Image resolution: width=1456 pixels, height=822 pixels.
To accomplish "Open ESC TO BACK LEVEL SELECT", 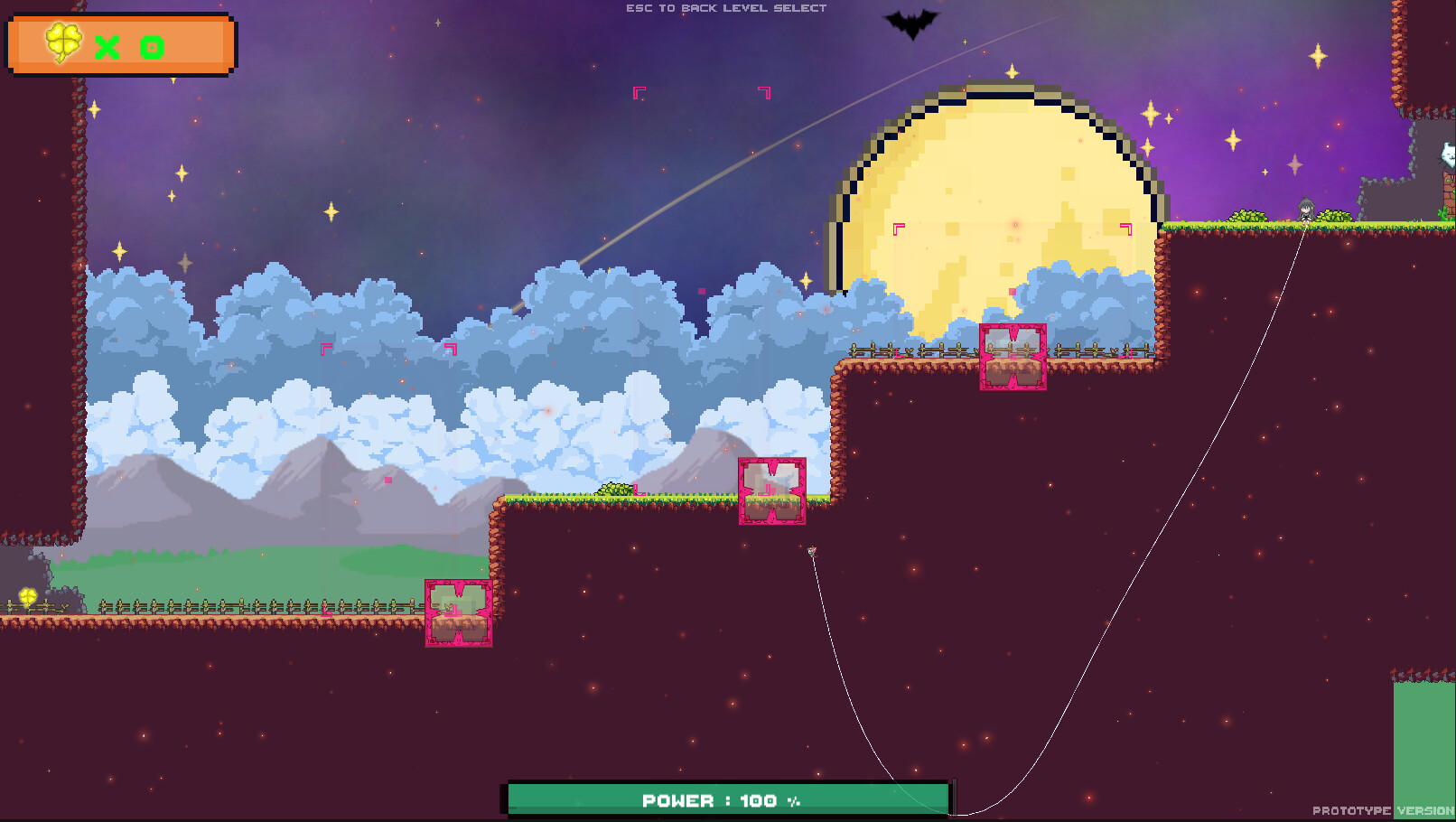I will pyautogui.click(x=723, y=8).
